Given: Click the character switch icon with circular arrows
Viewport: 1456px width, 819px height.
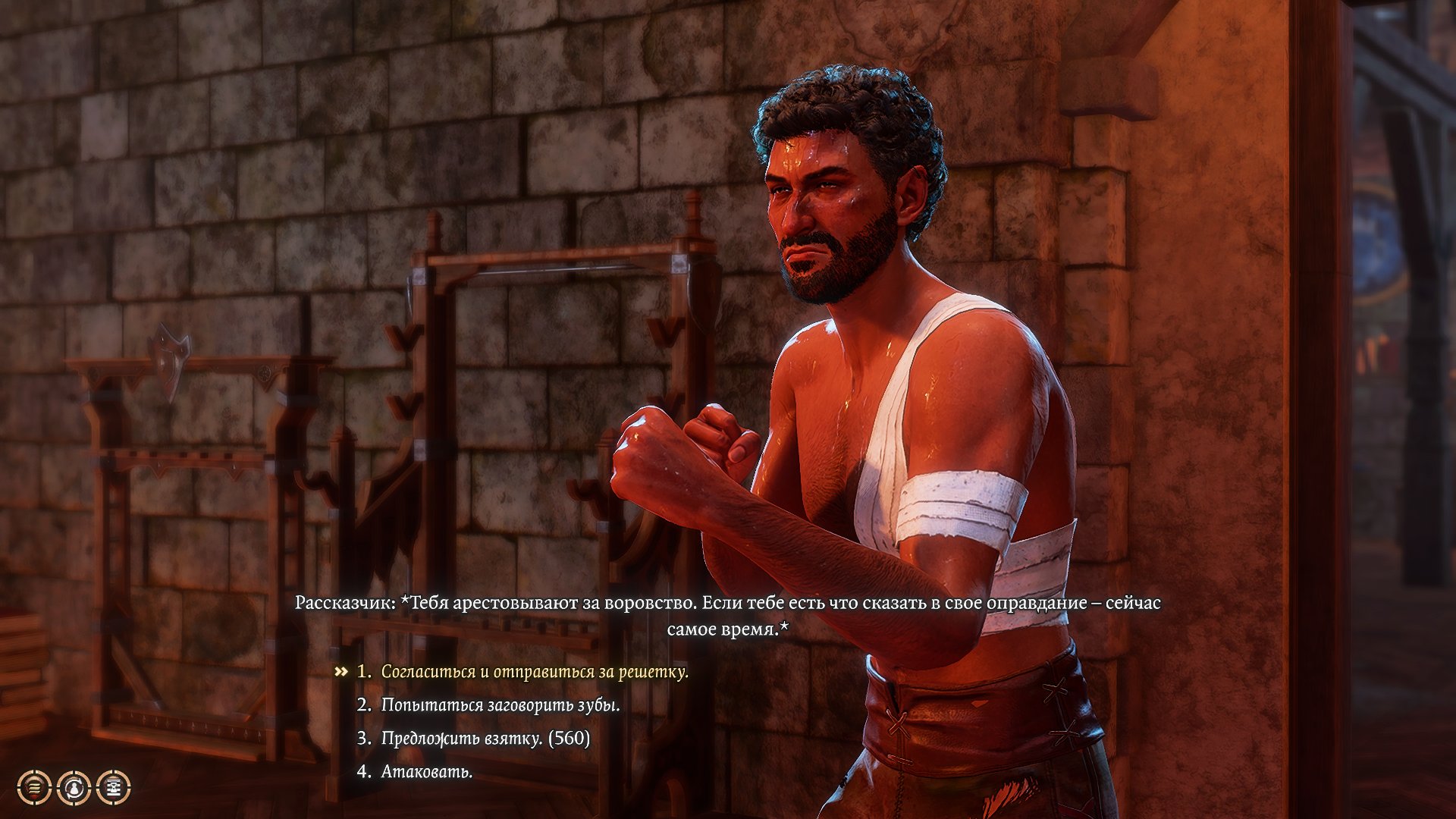Looking at the screenshot, I should [x=74, y=788].
